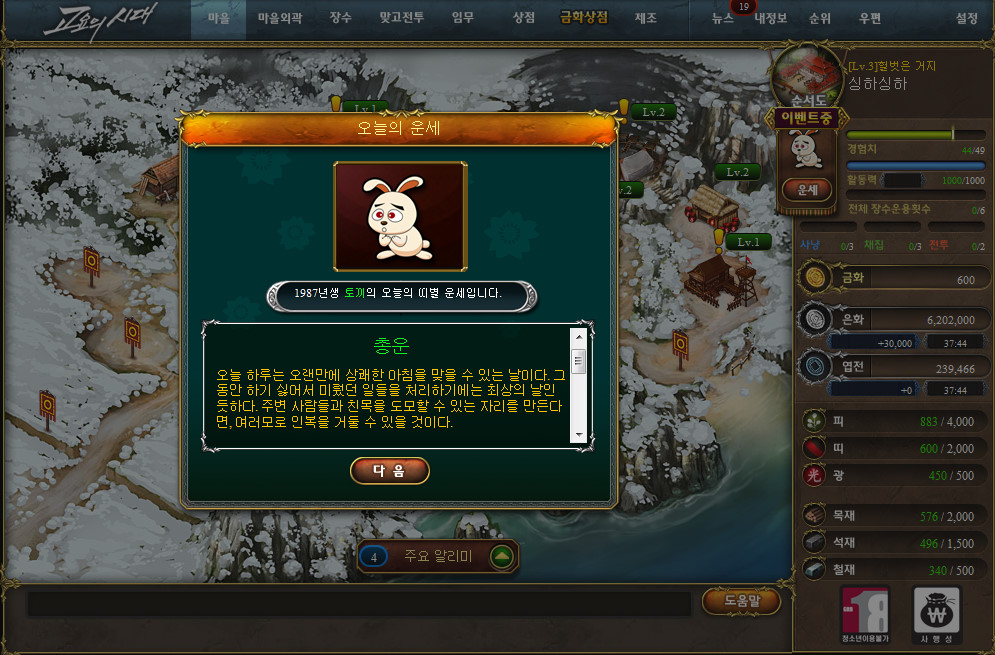Visit the 금화상점 gold shop
The height and width of the screenshot is (655, 995).
[x=583, y=18]
